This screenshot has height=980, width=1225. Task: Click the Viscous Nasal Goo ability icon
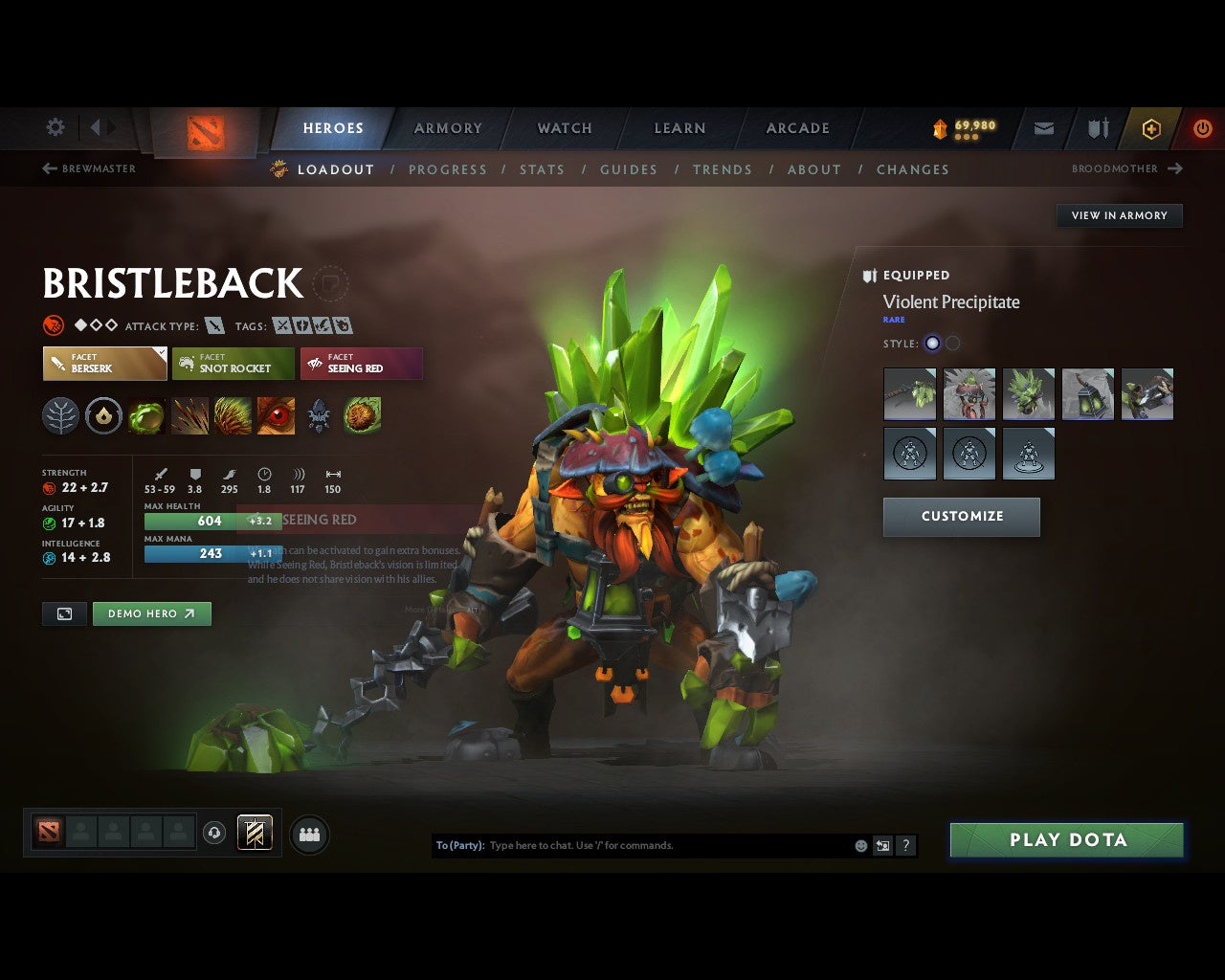coord(146,414)
